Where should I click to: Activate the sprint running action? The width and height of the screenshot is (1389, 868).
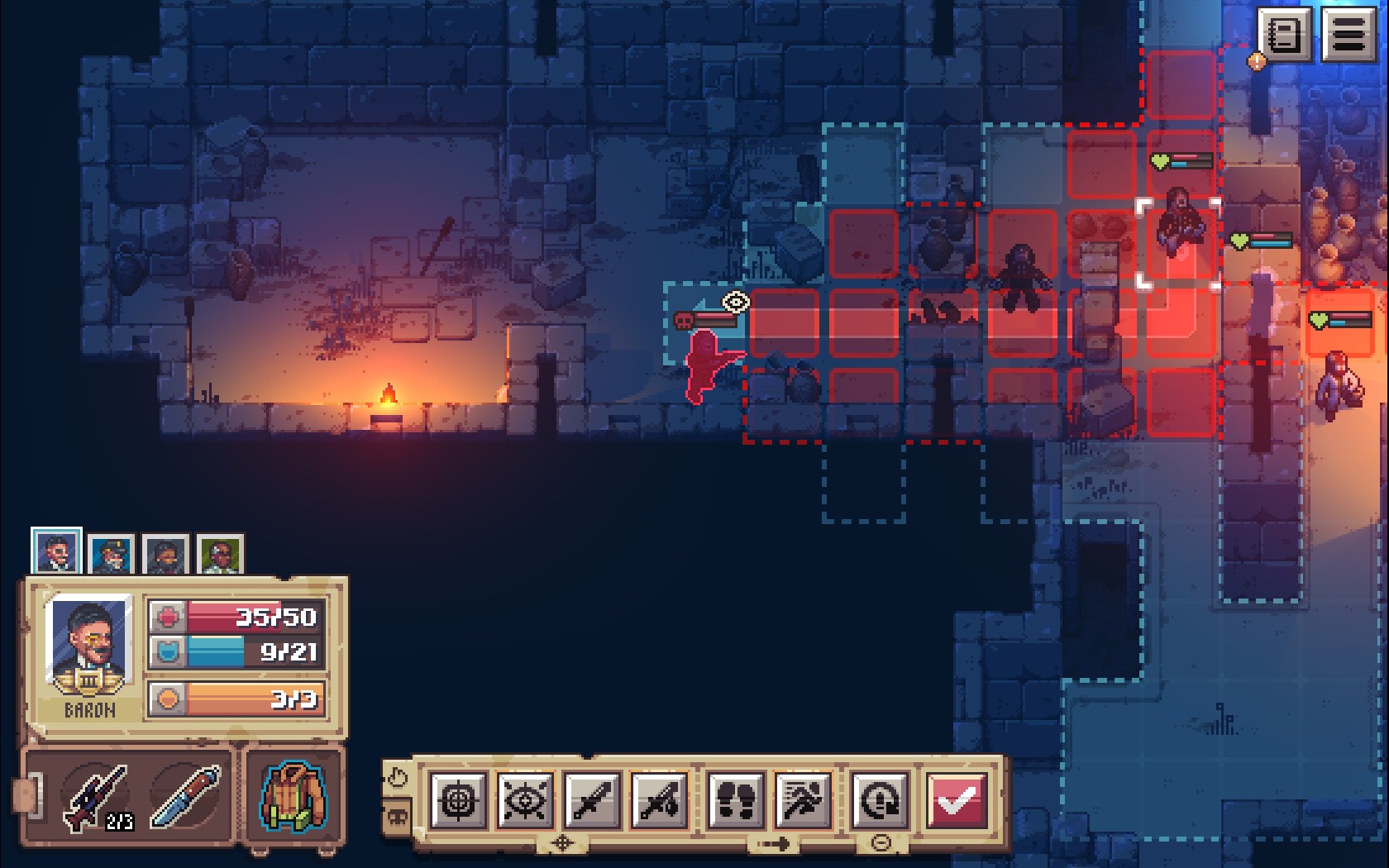802,800
